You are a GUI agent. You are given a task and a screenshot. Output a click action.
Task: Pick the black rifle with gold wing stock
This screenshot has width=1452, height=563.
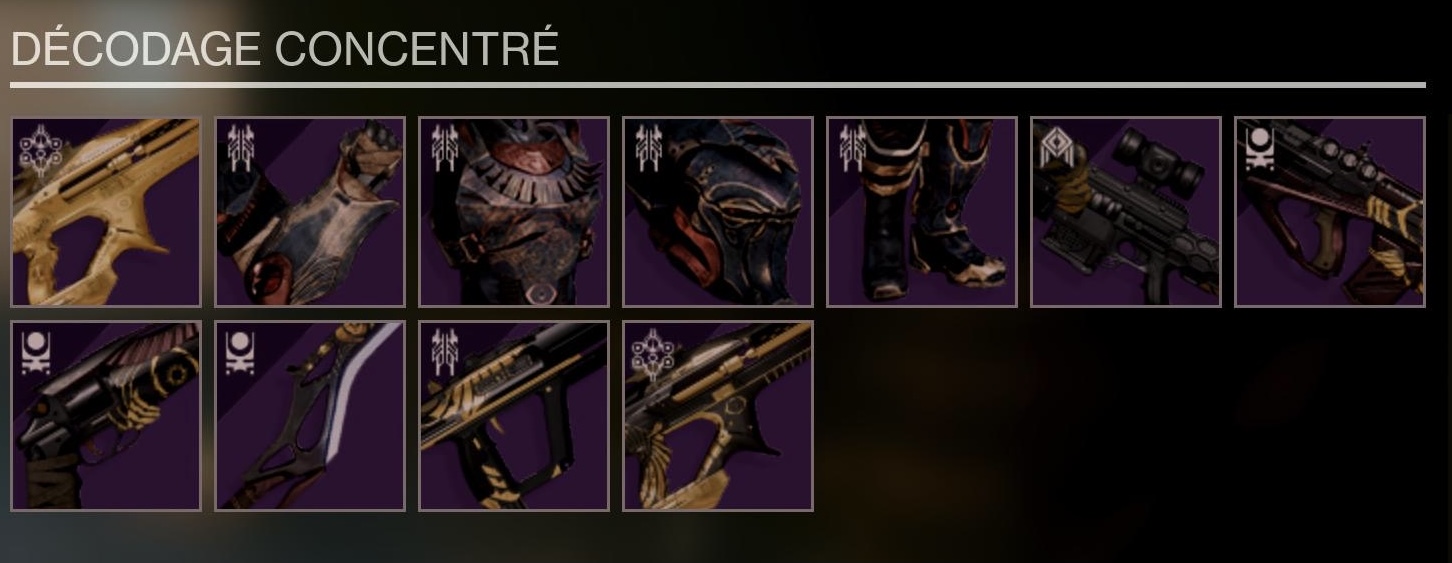718,416
